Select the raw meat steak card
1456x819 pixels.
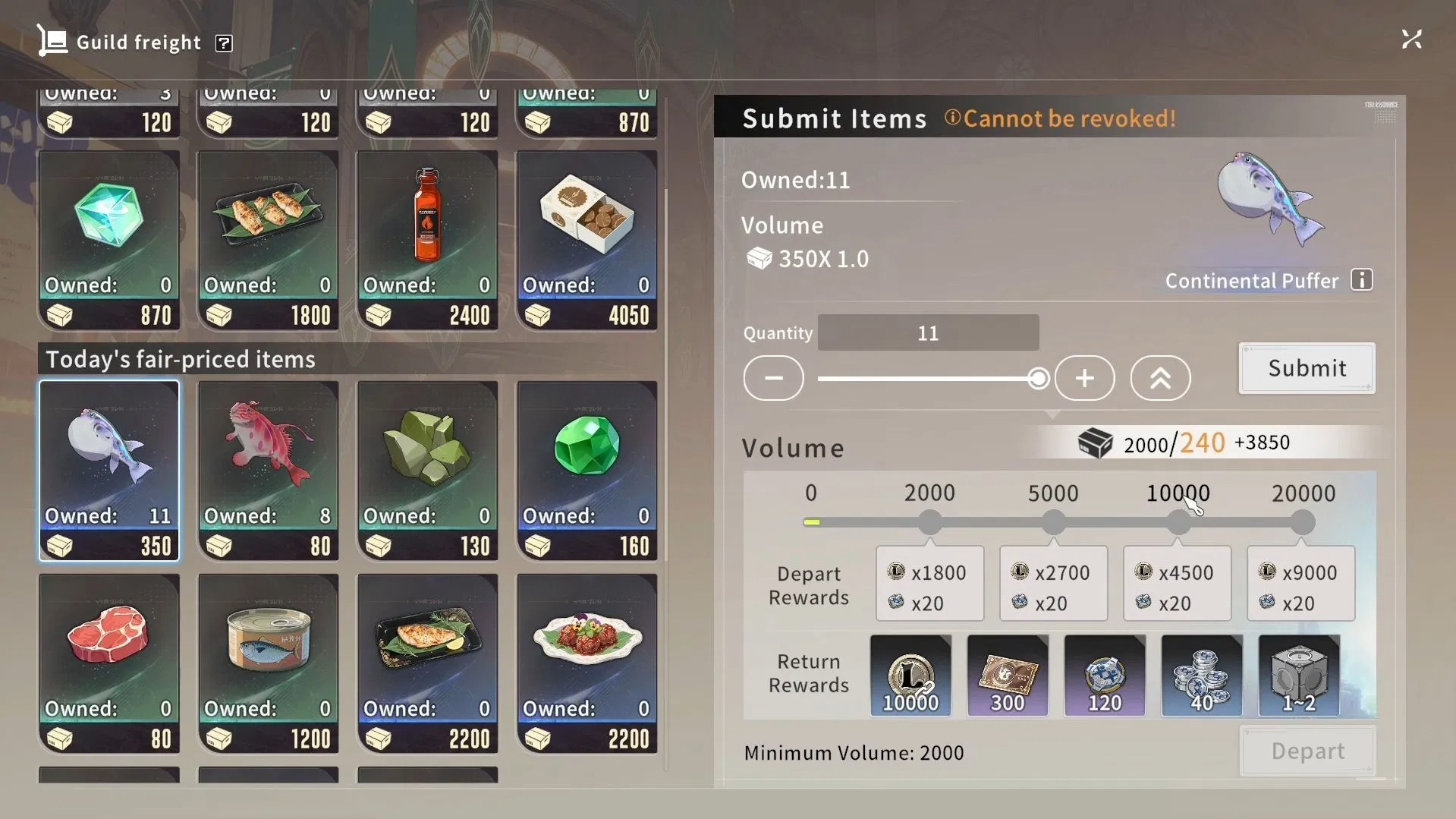(109, 663)
